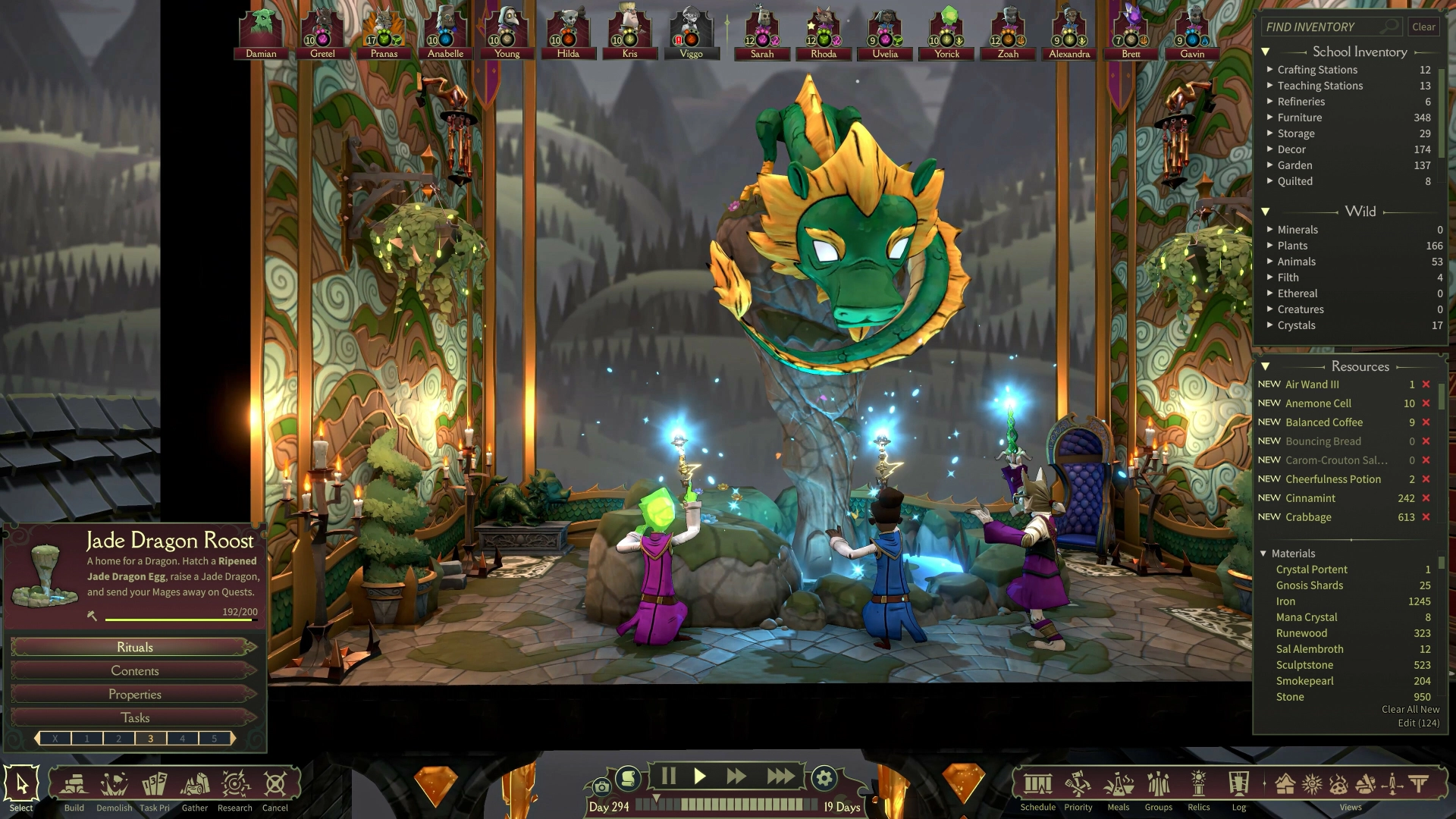Open the Properties panel
1456x819 pixels.
click(x=134, y=694)
